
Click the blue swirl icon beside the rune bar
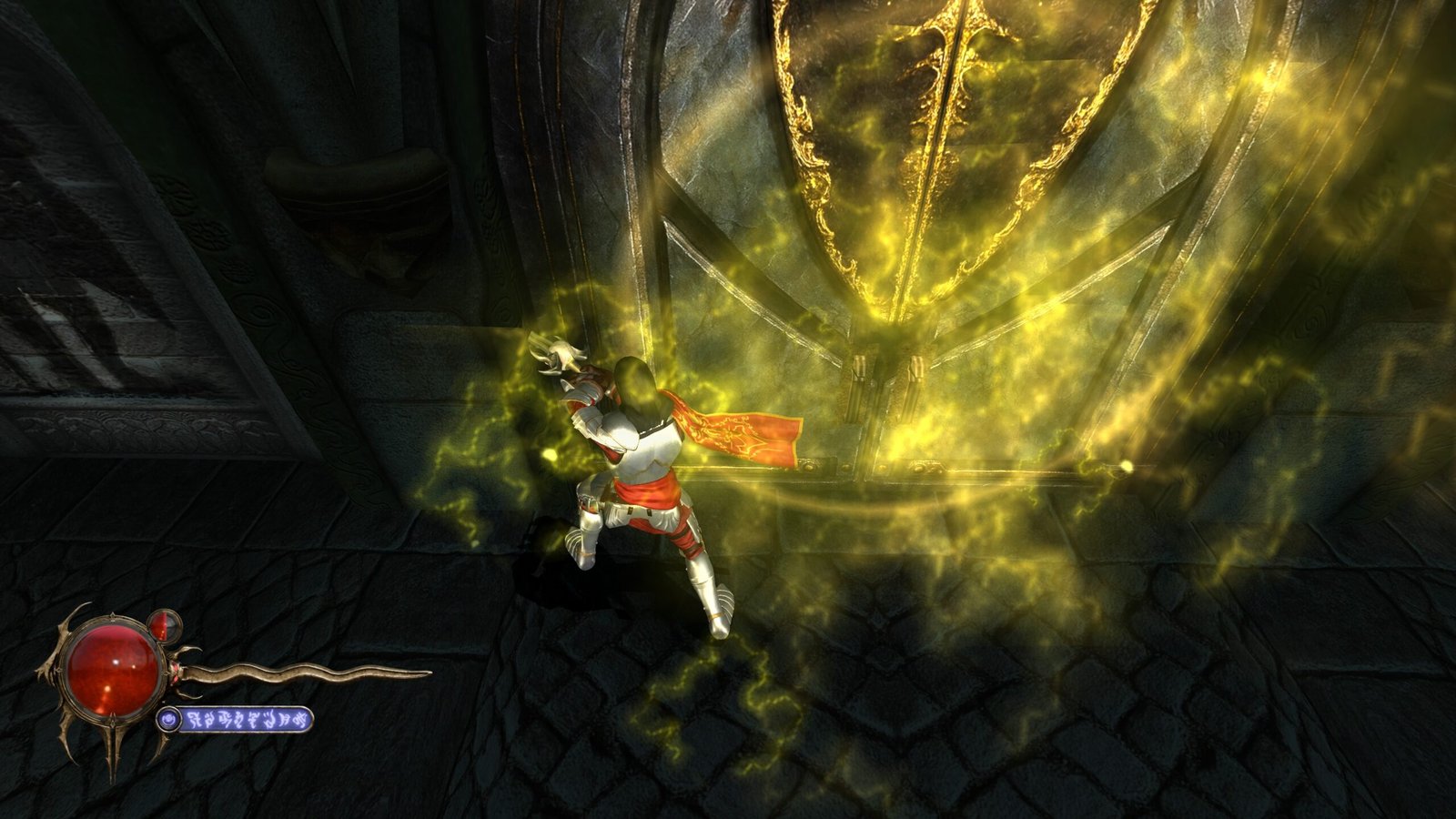(168, 721)
